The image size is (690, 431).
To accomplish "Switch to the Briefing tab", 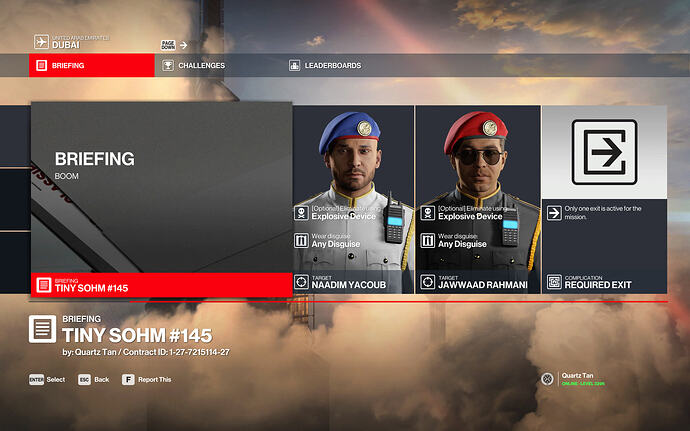I will coord(91,66).
